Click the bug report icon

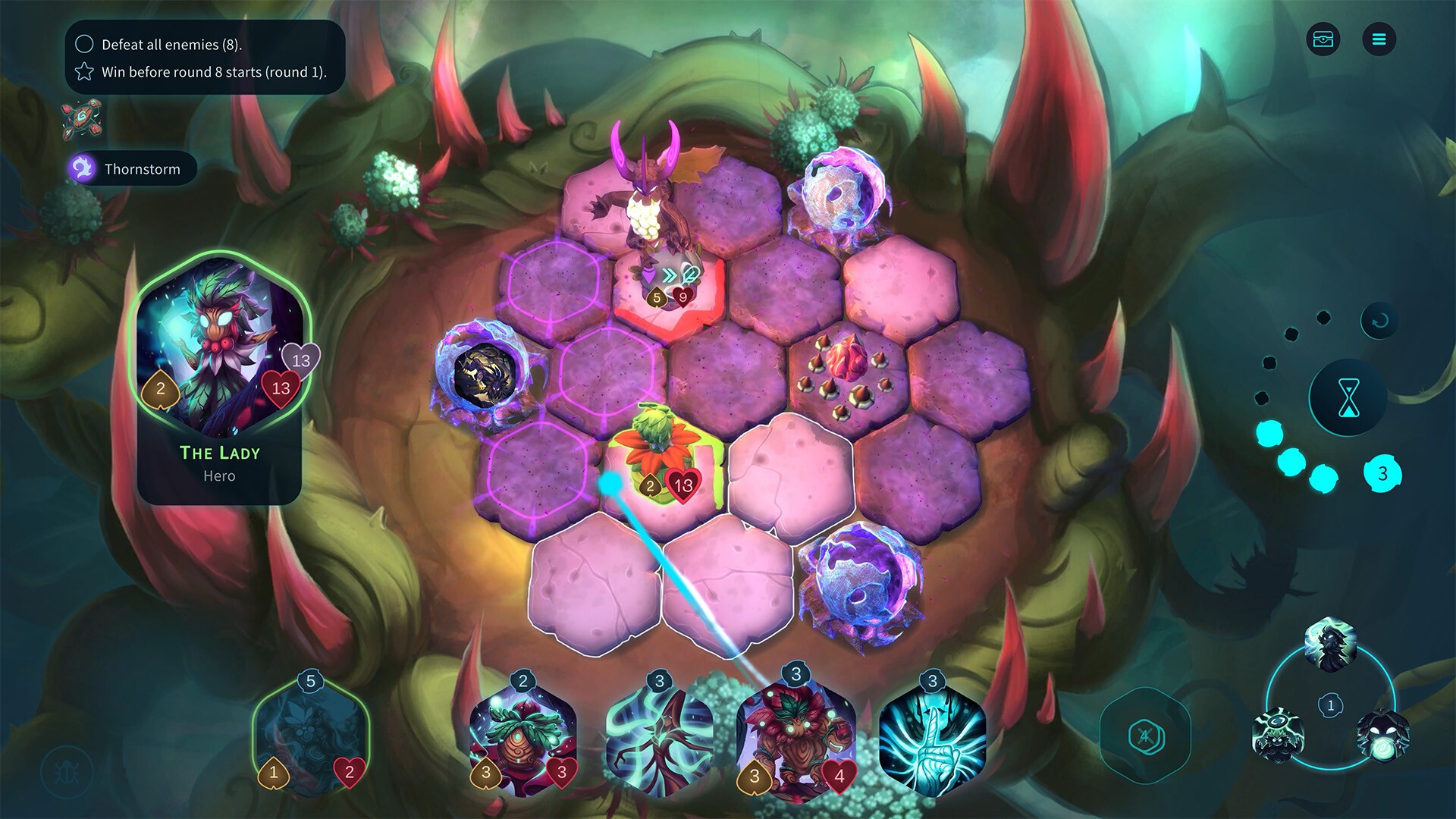point(67,772)
